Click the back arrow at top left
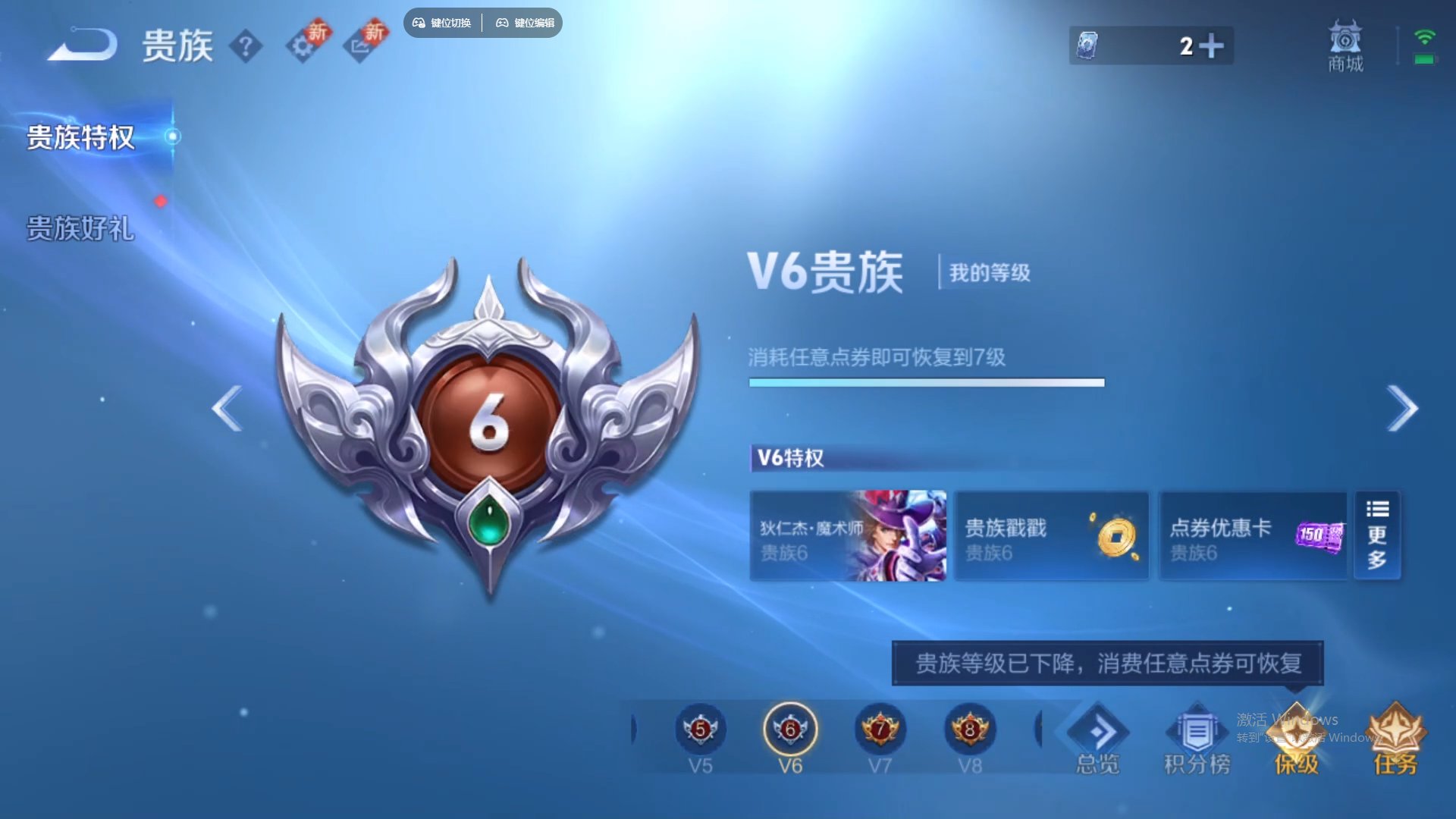 pyautogui.click(x=80, y=43)
